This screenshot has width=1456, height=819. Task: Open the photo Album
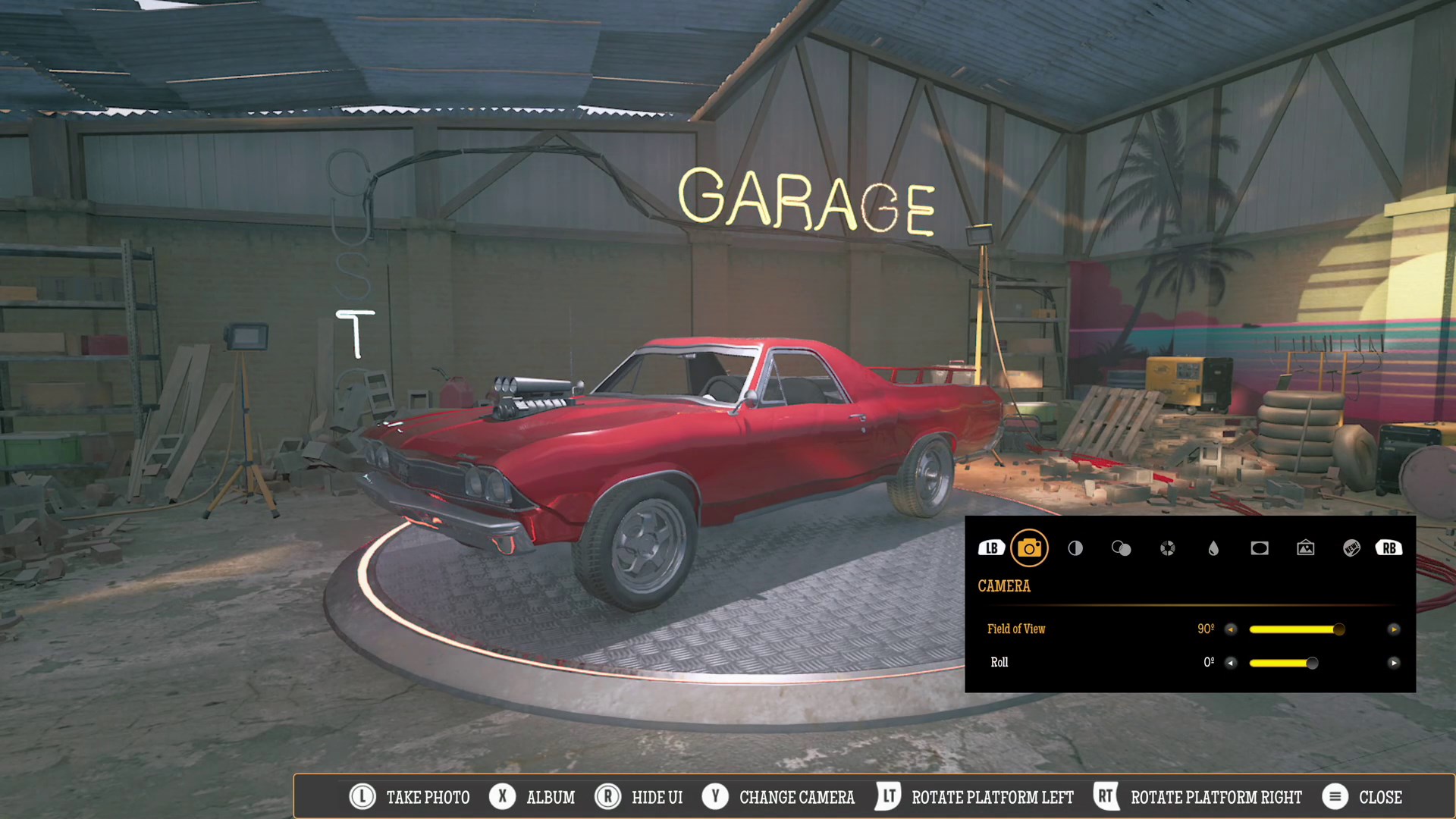click(x=532, y=797)
